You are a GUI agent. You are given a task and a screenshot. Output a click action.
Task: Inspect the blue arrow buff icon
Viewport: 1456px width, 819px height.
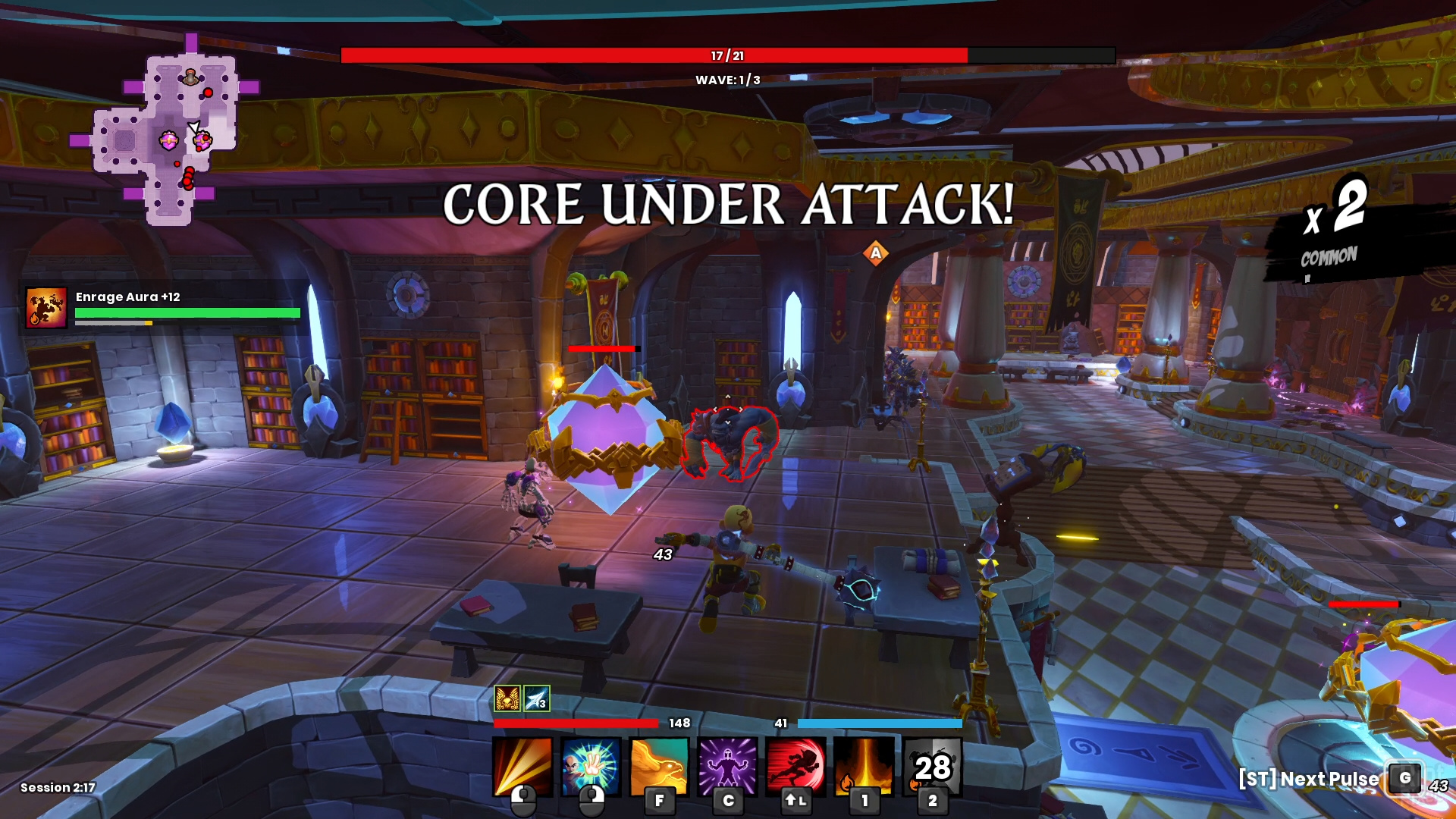pyautogui.click(x=536, y=698)
